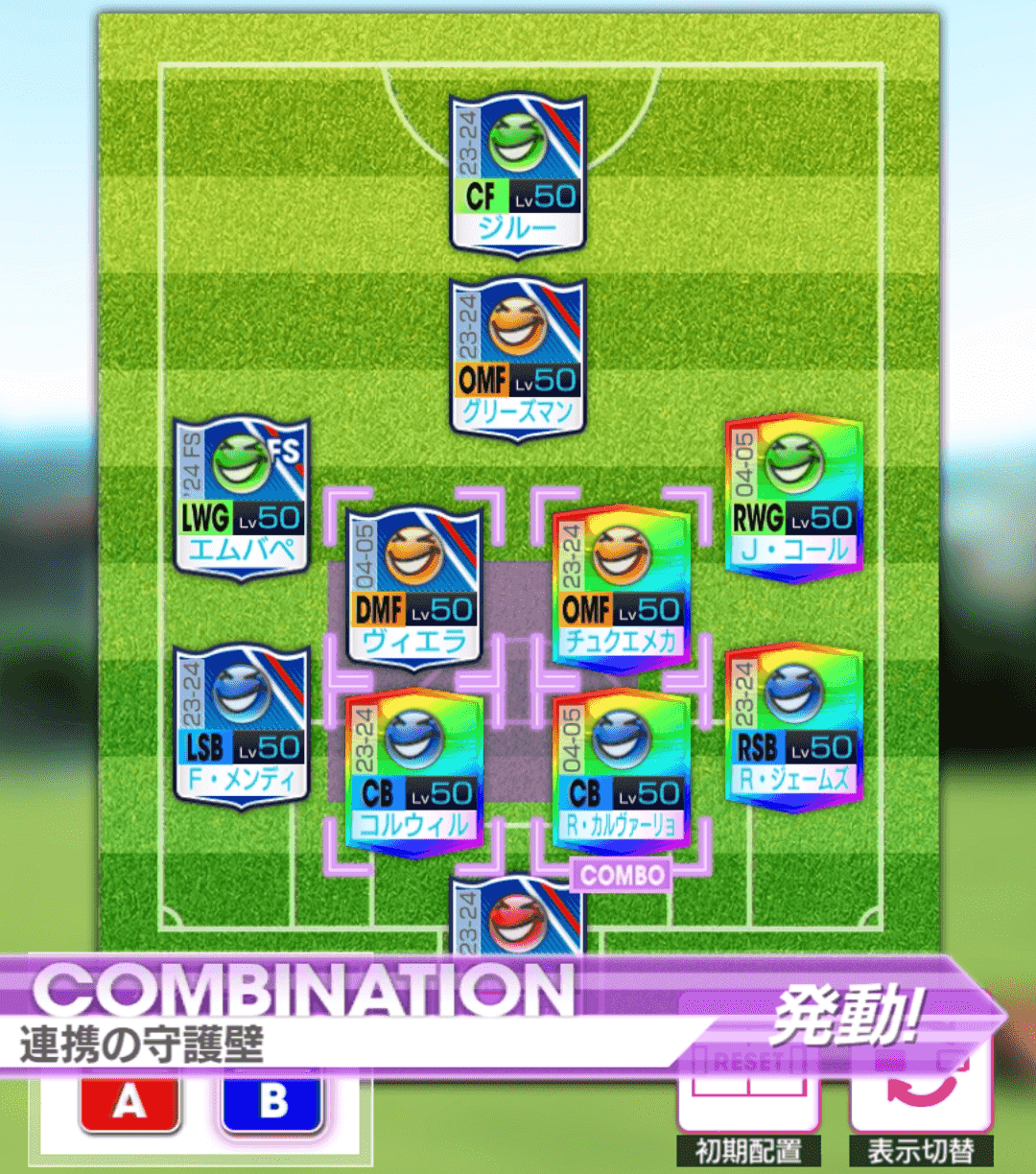1036x1174 pixels.
Task: Tap the LWG エムバペ player card
Action: click(x=242, y=497)
